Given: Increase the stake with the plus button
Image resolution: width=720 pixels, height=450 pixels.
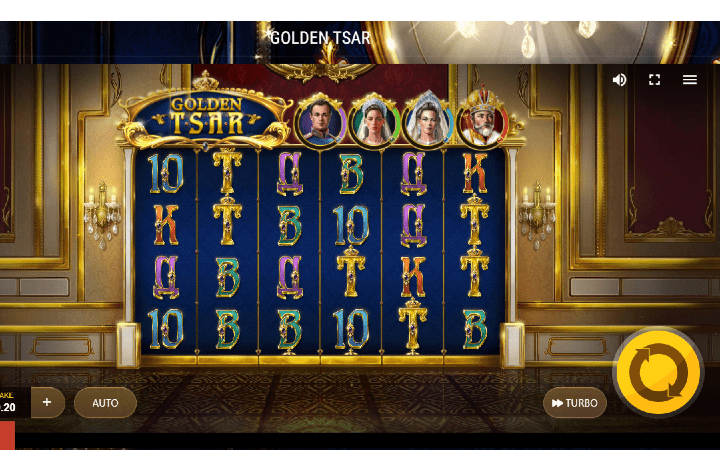Looking at the screenshot, I should (46, 402).
